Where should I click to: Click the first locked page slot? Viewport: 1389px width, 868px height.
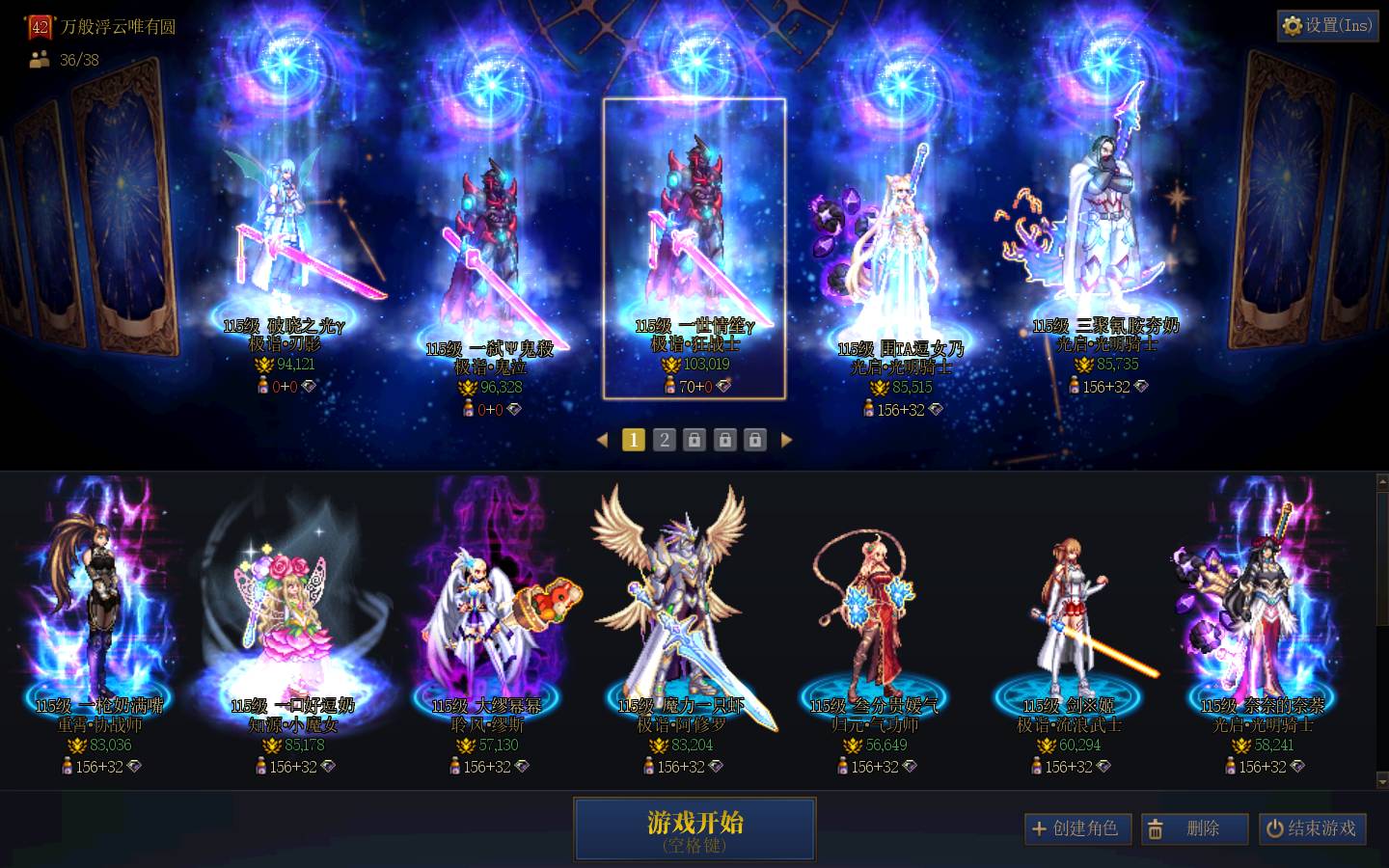[x=695, y=440]
